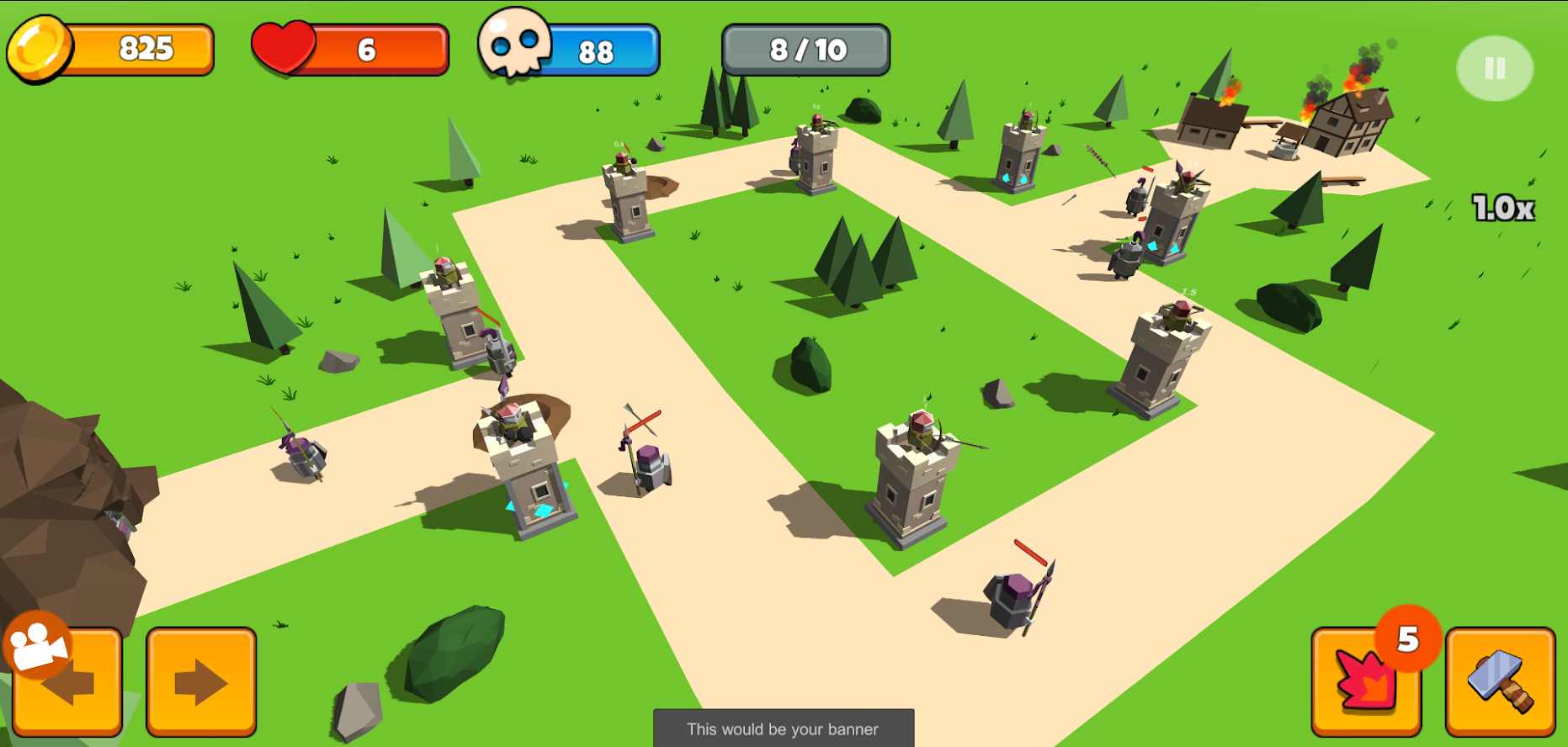Image resolution: width=1568 pixels, height=747 pixels.
Task: Expand the wave counter showing 8/10
Action: (805, 49)
